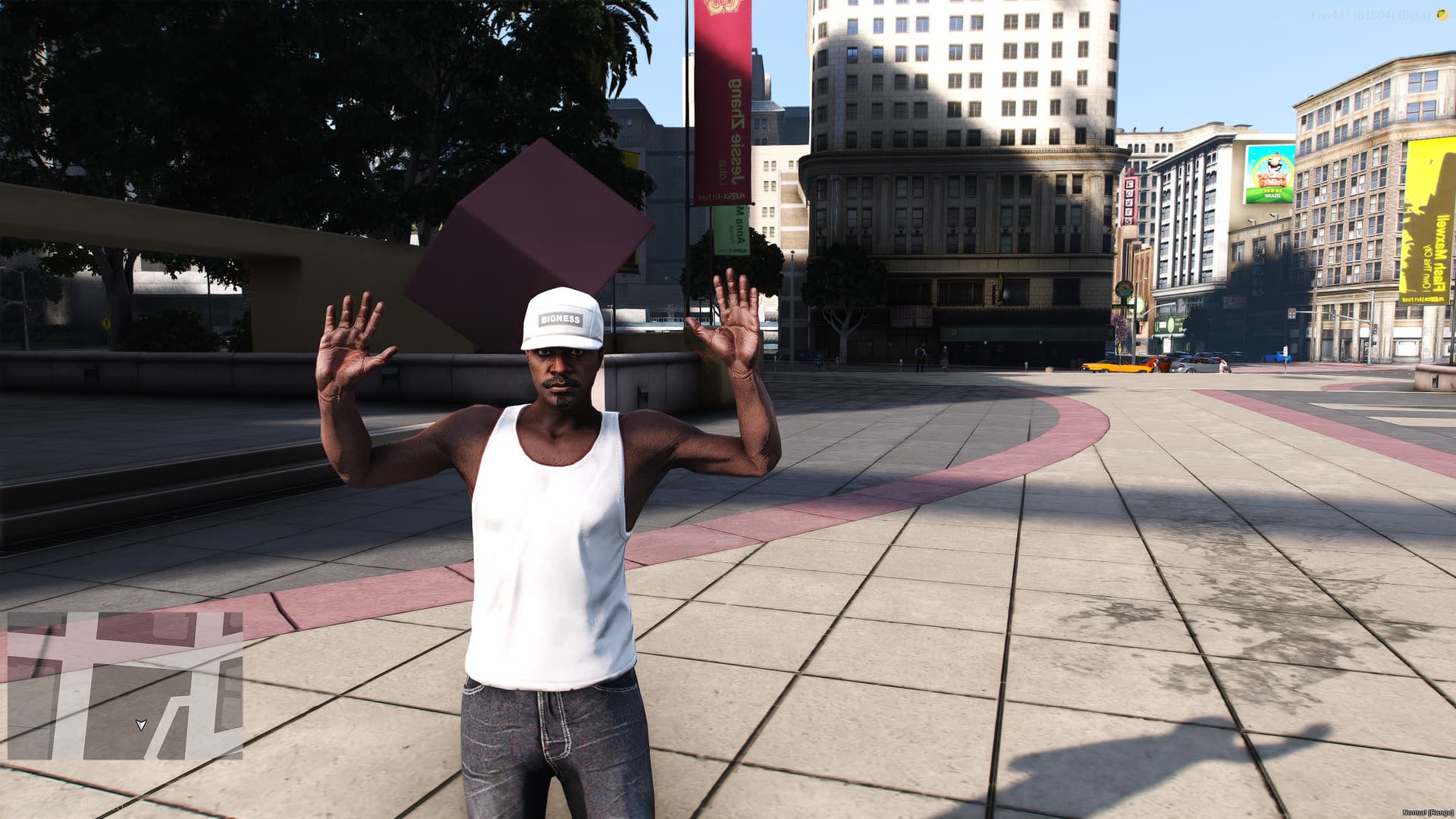Click the white player arrow on the minimap

pos(141,725)
